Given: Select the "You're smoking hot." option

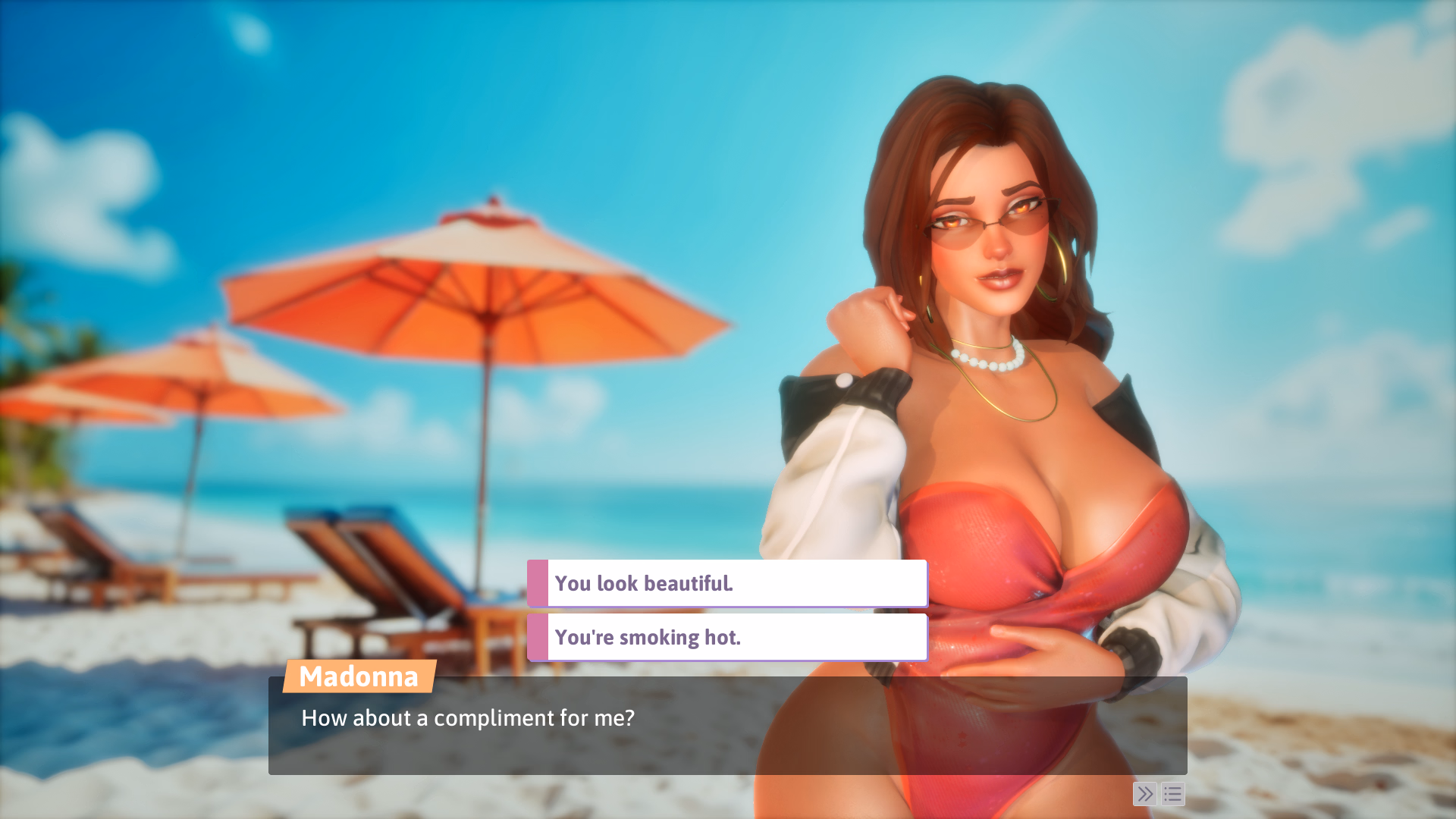Looking at the screenshot, I should tap(726, 637).
